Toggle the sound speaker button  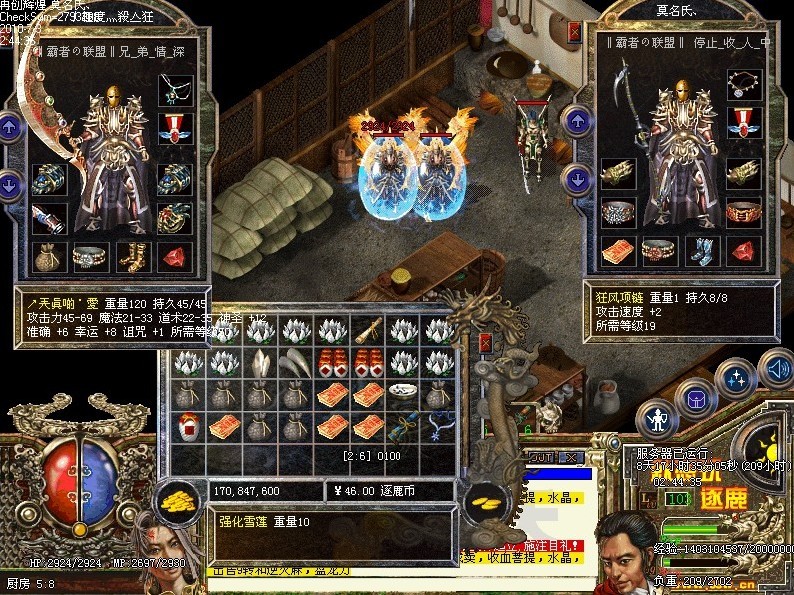[x=775, y=368]
